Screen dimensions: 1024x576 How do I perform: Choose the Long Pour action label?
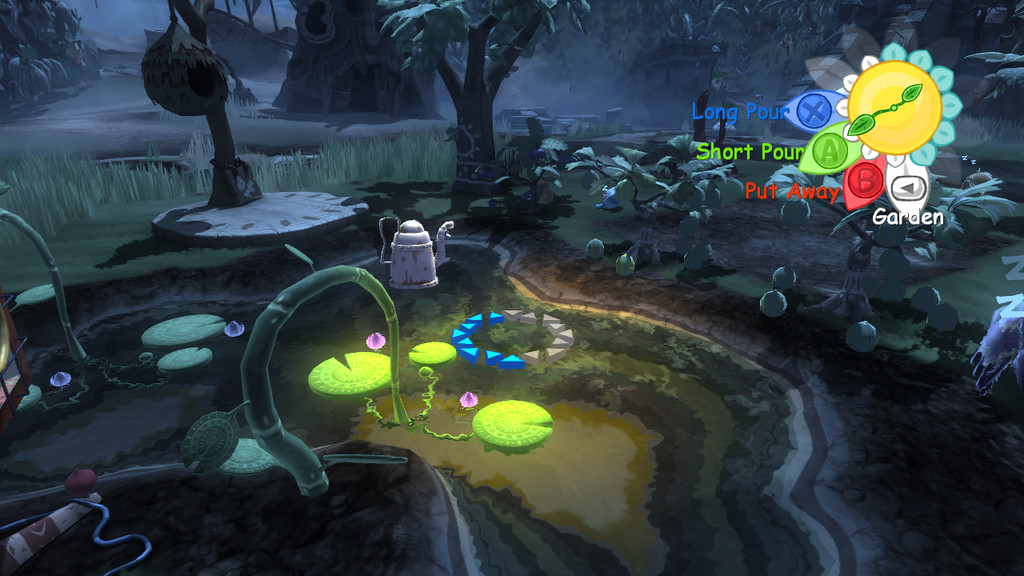(739, 112)
